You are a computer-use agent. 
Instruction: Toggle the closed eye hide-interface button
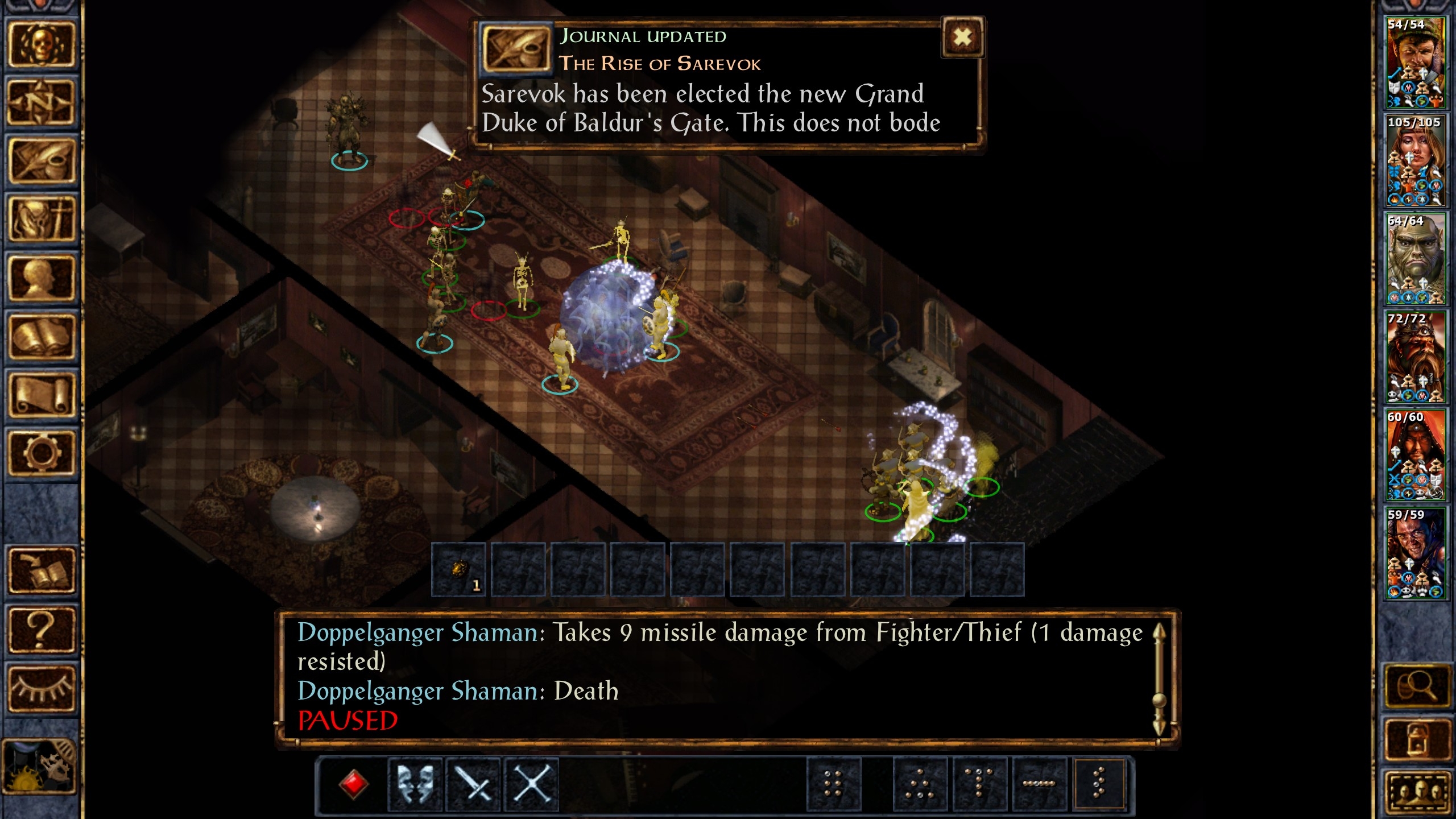(41, 688)
